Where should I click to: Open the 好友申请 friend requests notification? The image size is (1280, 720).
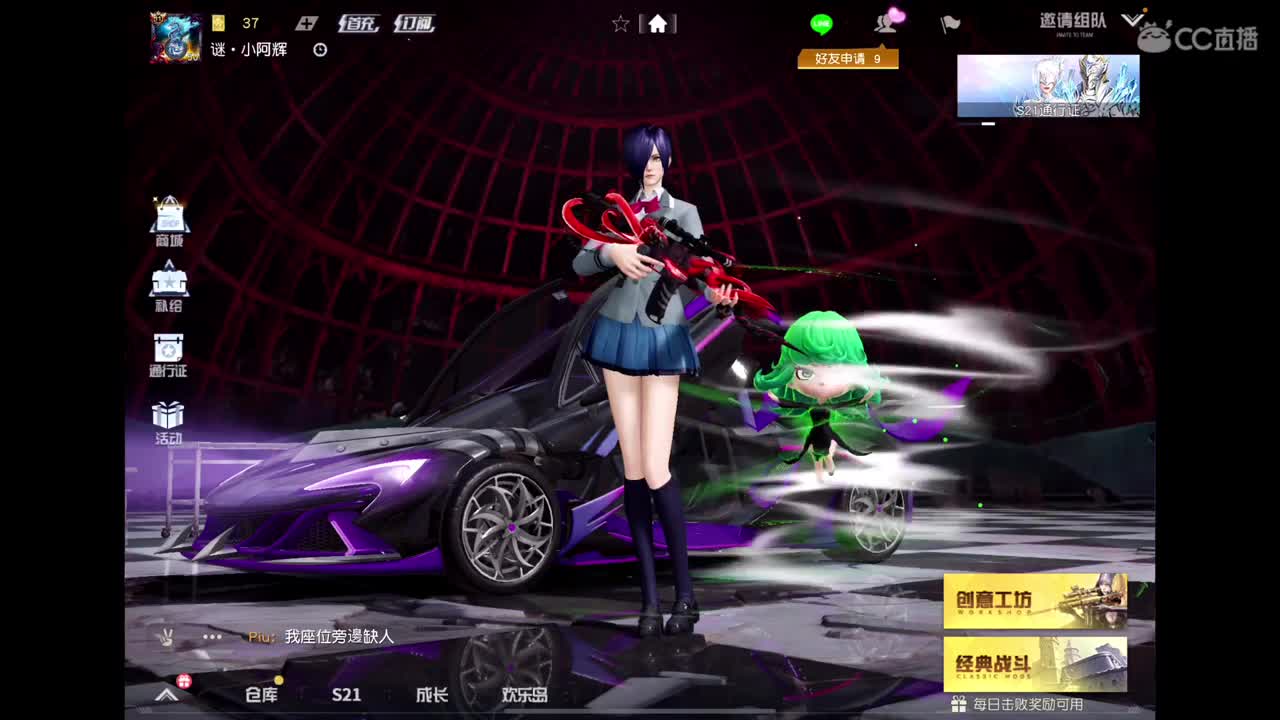[x=848, y=59]
